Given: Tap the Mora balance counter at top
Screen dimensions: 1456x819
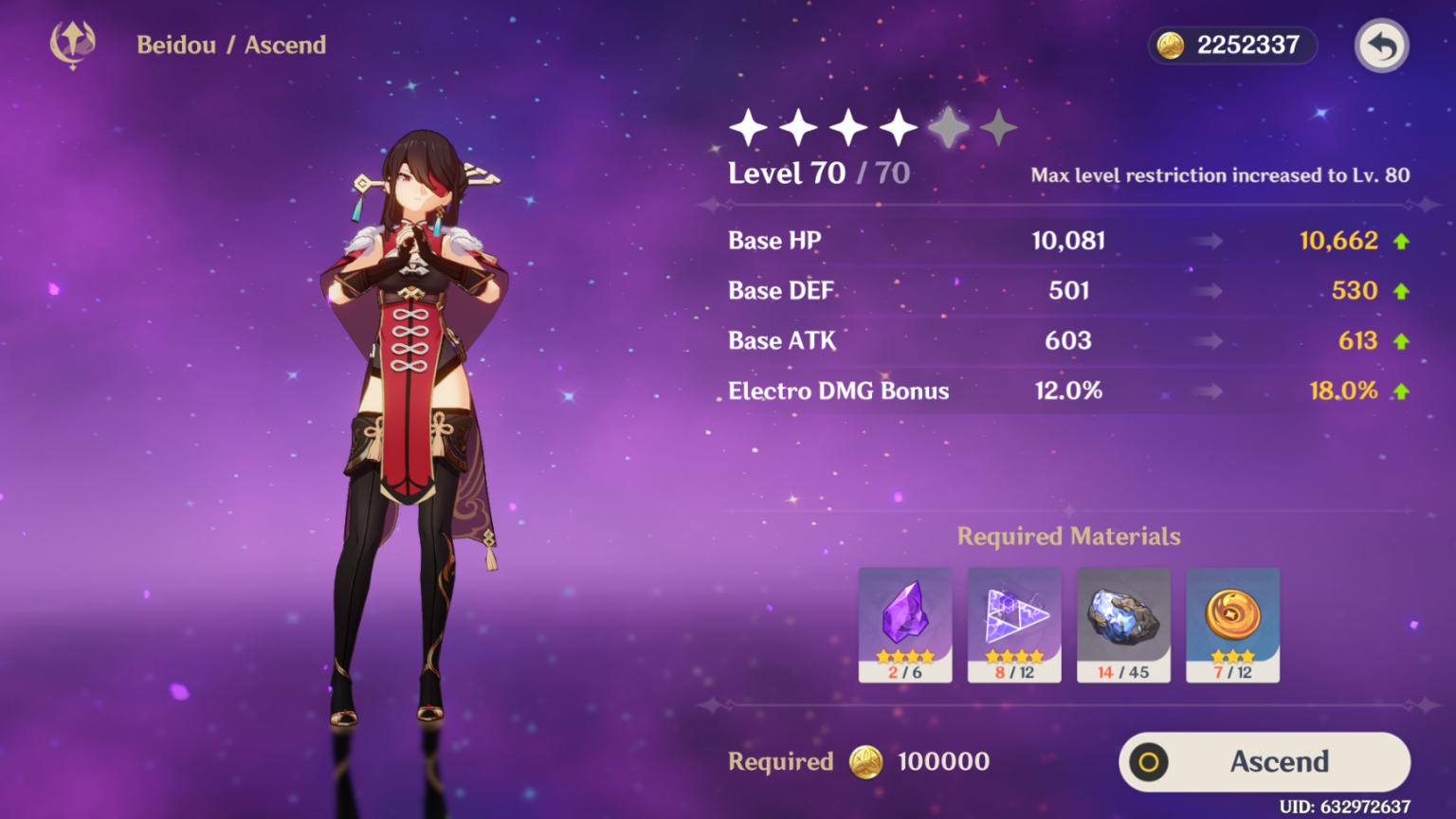Looking at the screenshot, I should [1231, 45].
